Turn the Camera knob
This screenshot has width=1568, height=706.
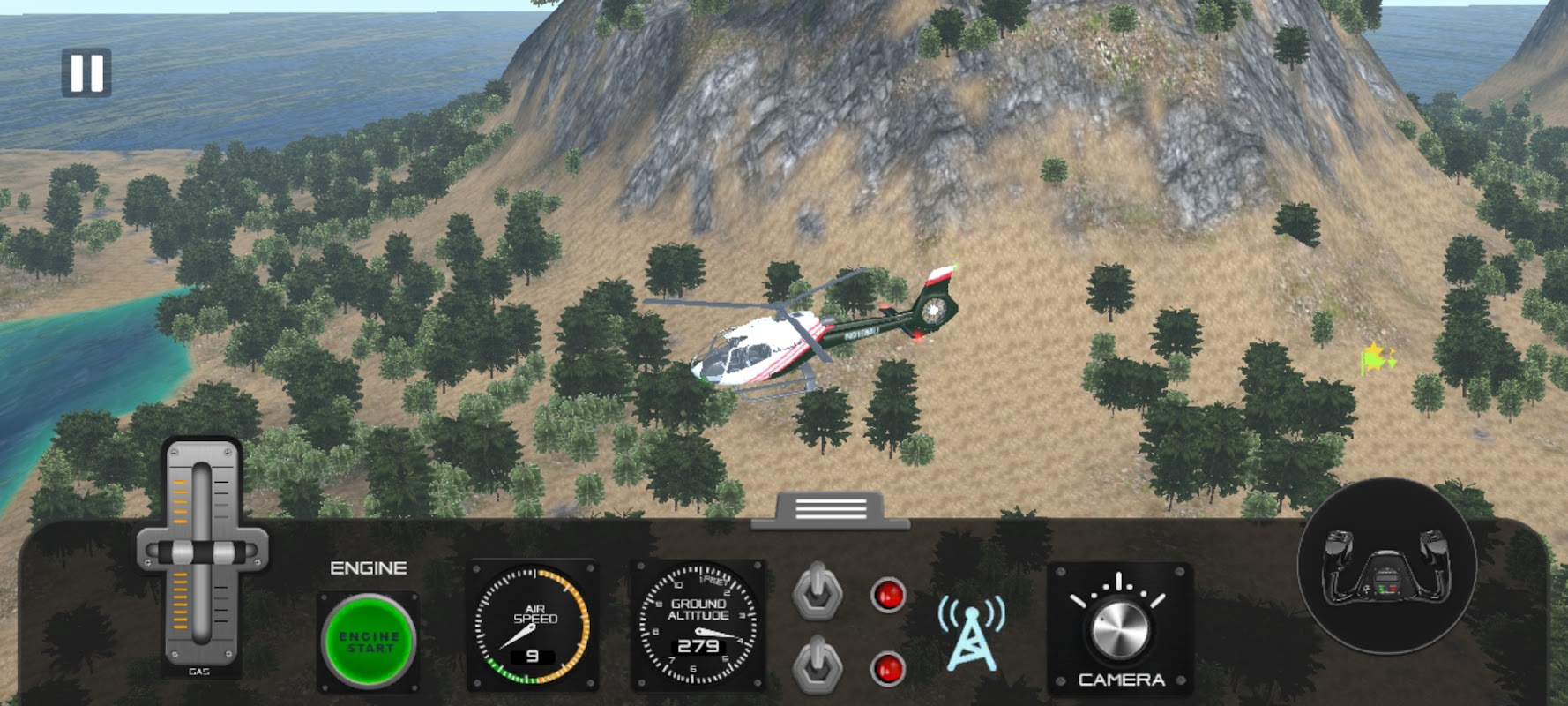coord(1120,629)
